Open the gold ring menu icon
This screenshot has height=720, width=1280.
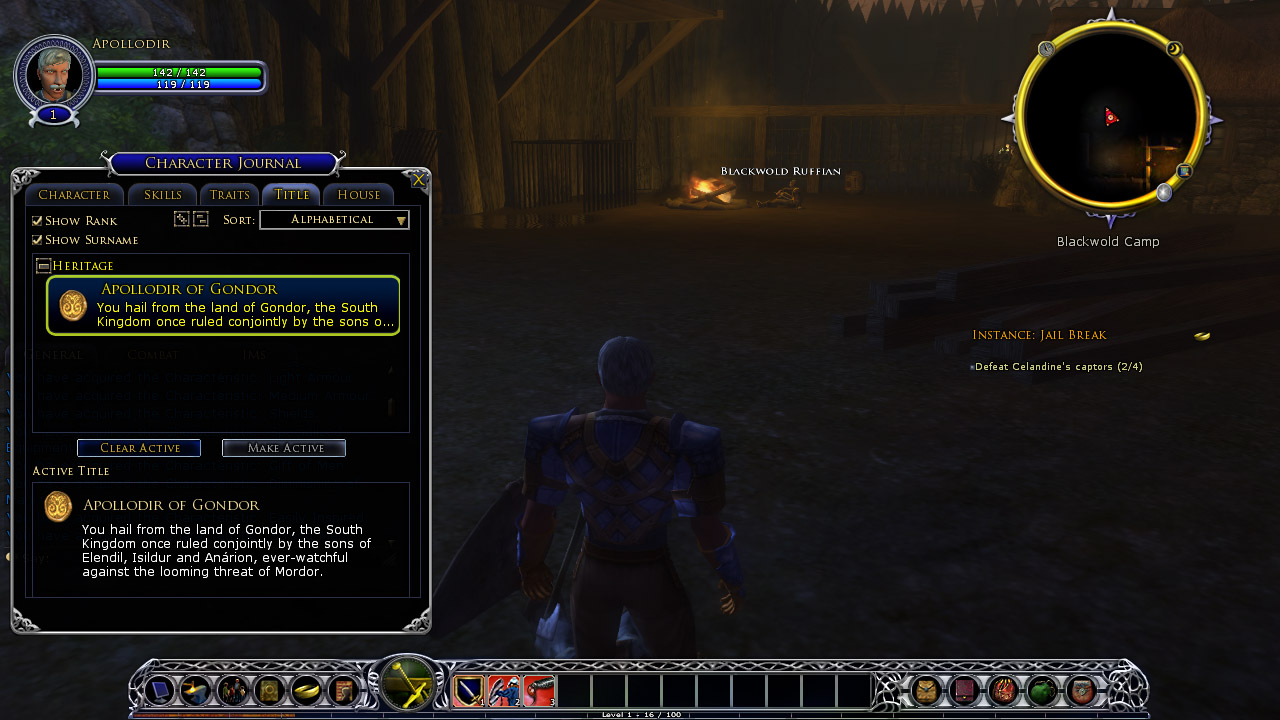pos(308,691)
